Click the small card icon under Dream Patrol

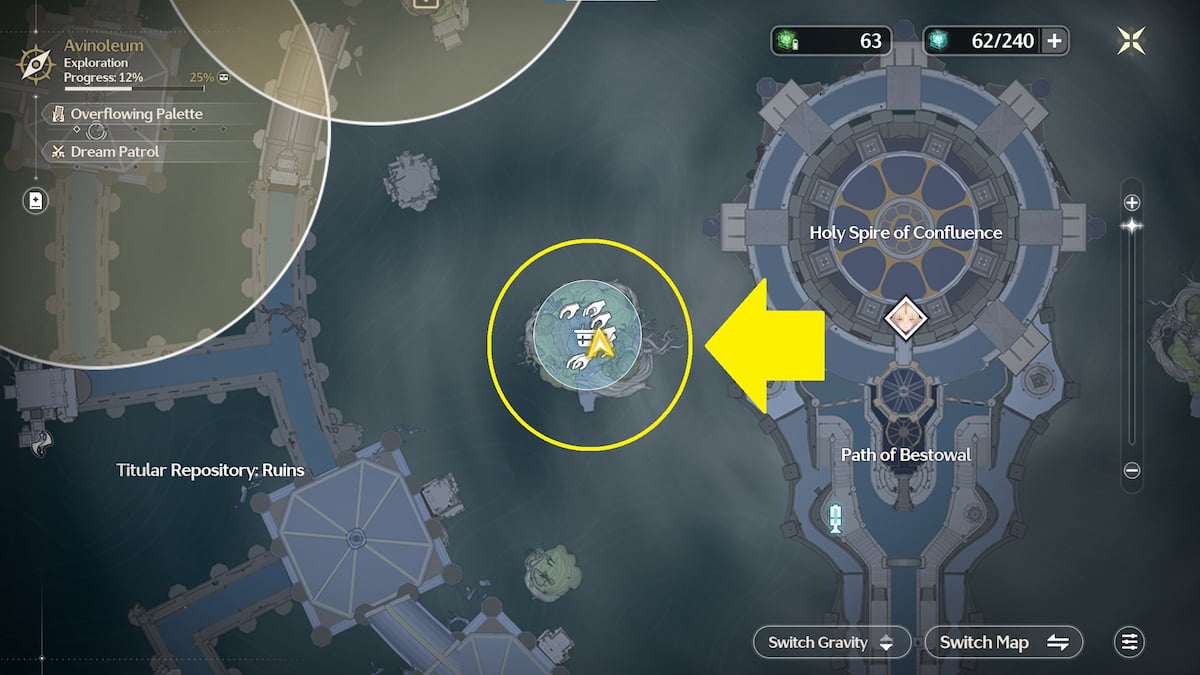pos(36,201)
